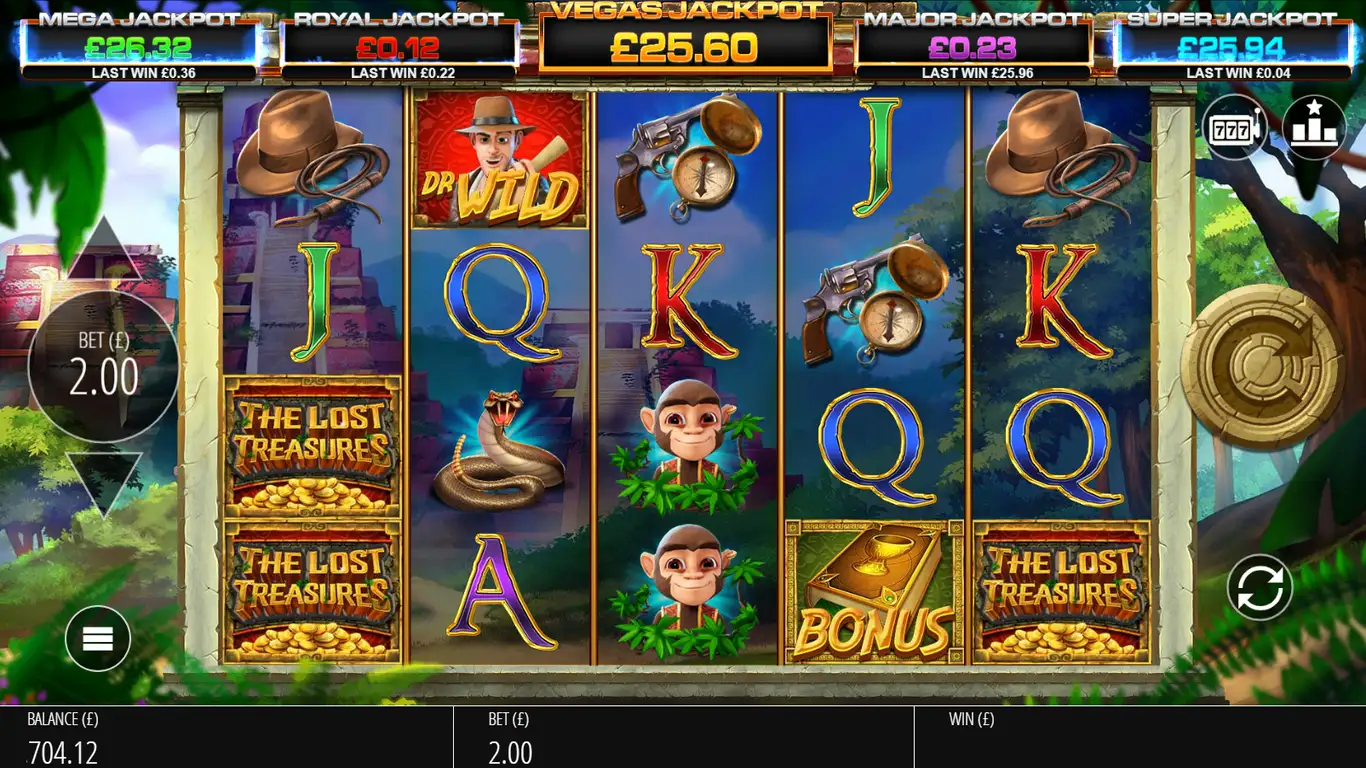Viewport: 1366px width, 768px height.
Task: Decrease the bet with the down arrow
Action: [104, 482]
